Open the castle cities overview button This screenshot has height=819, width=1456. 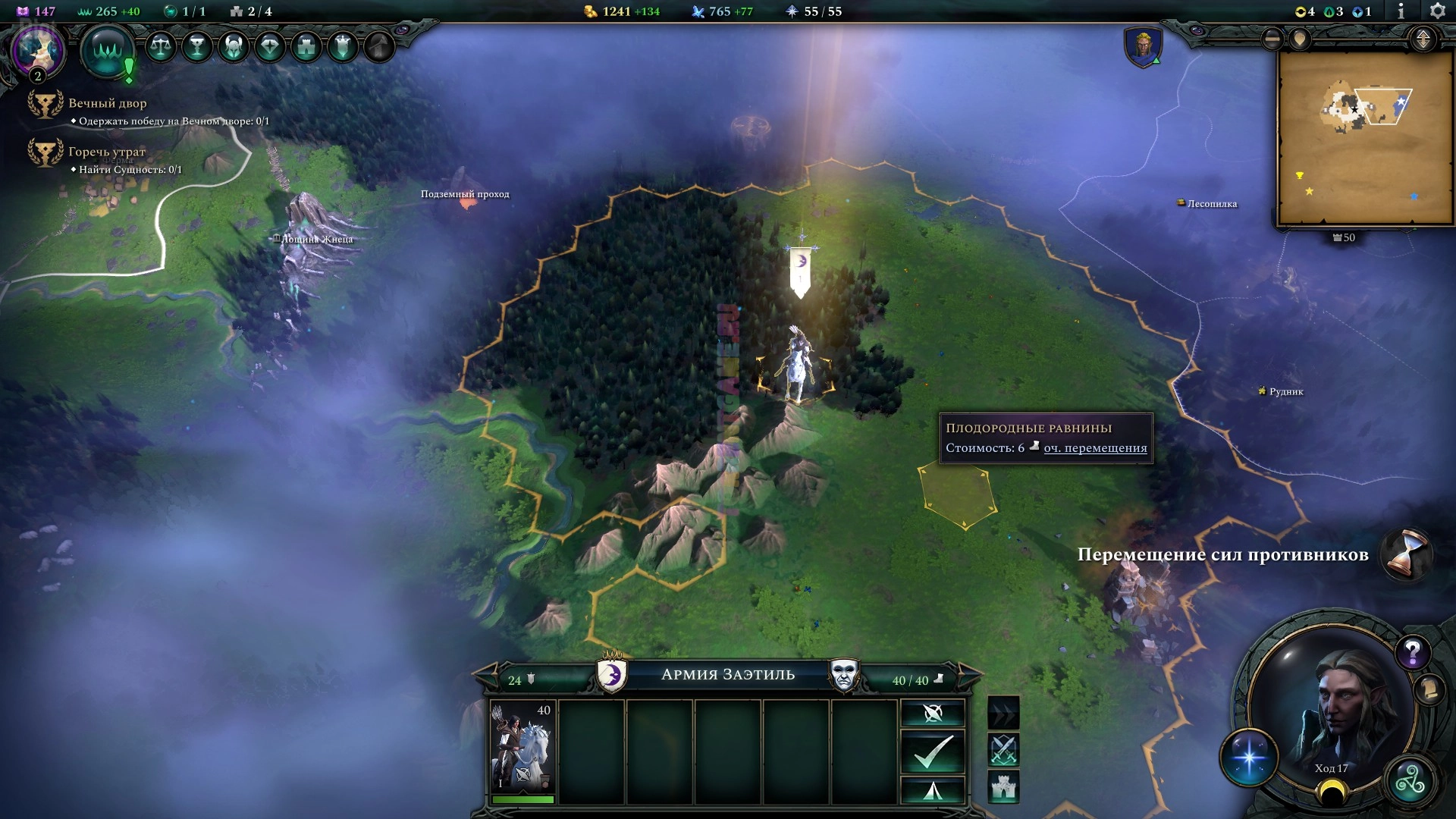[306, 47]
